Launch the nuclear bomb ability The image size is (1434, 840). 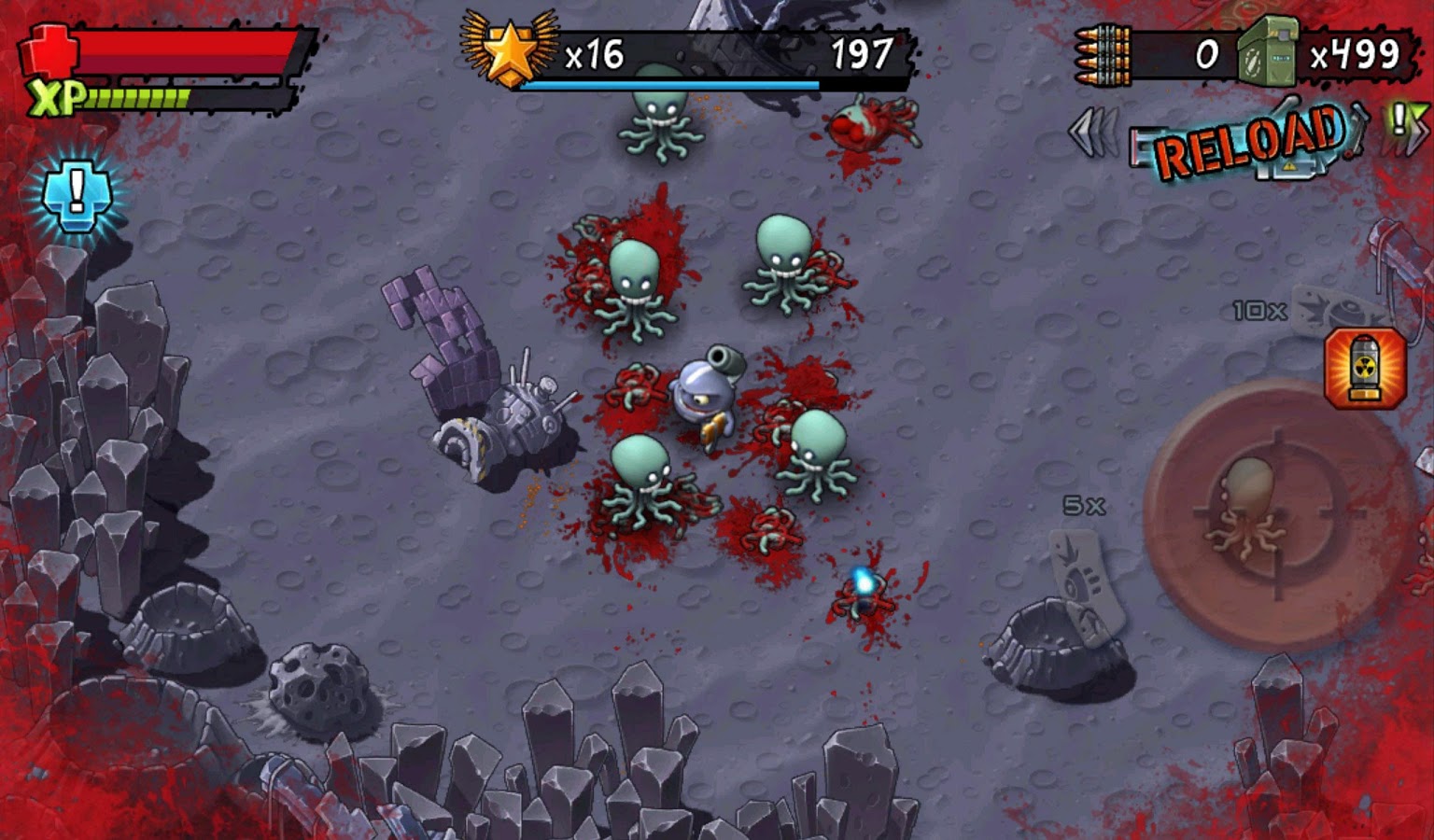1364,368
